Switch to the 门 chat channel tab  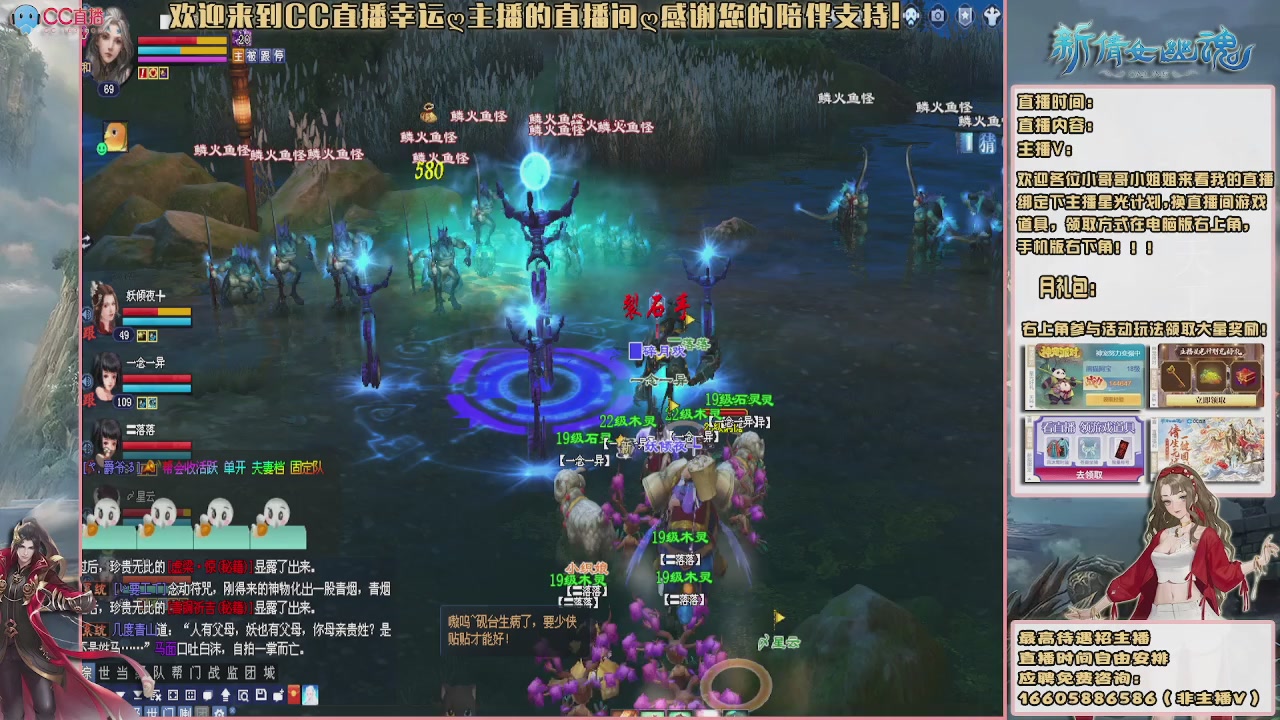[x=168, y=712]
